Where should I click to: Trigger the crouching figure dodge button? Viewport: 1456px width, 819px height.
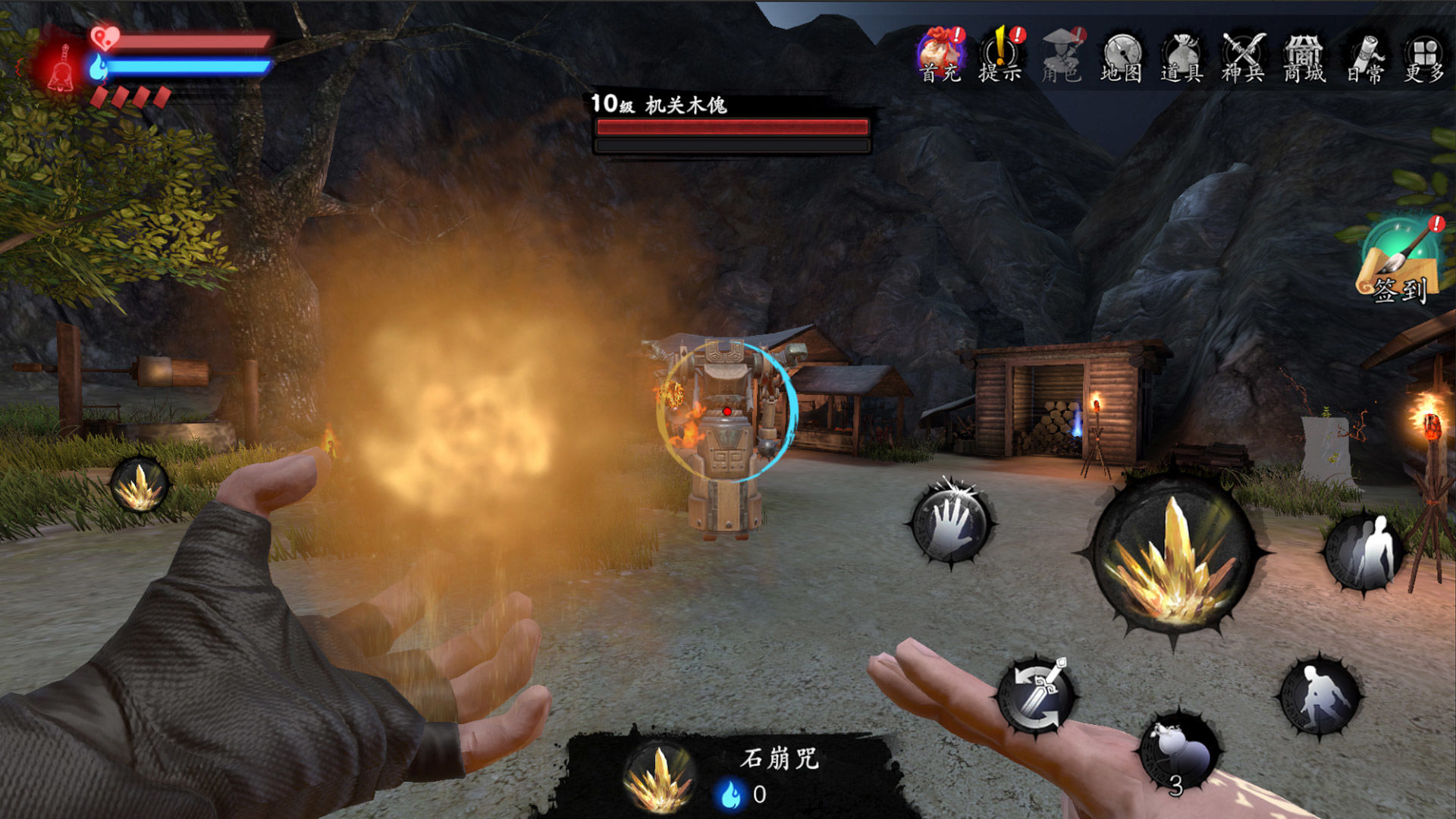coord(1320,695)
